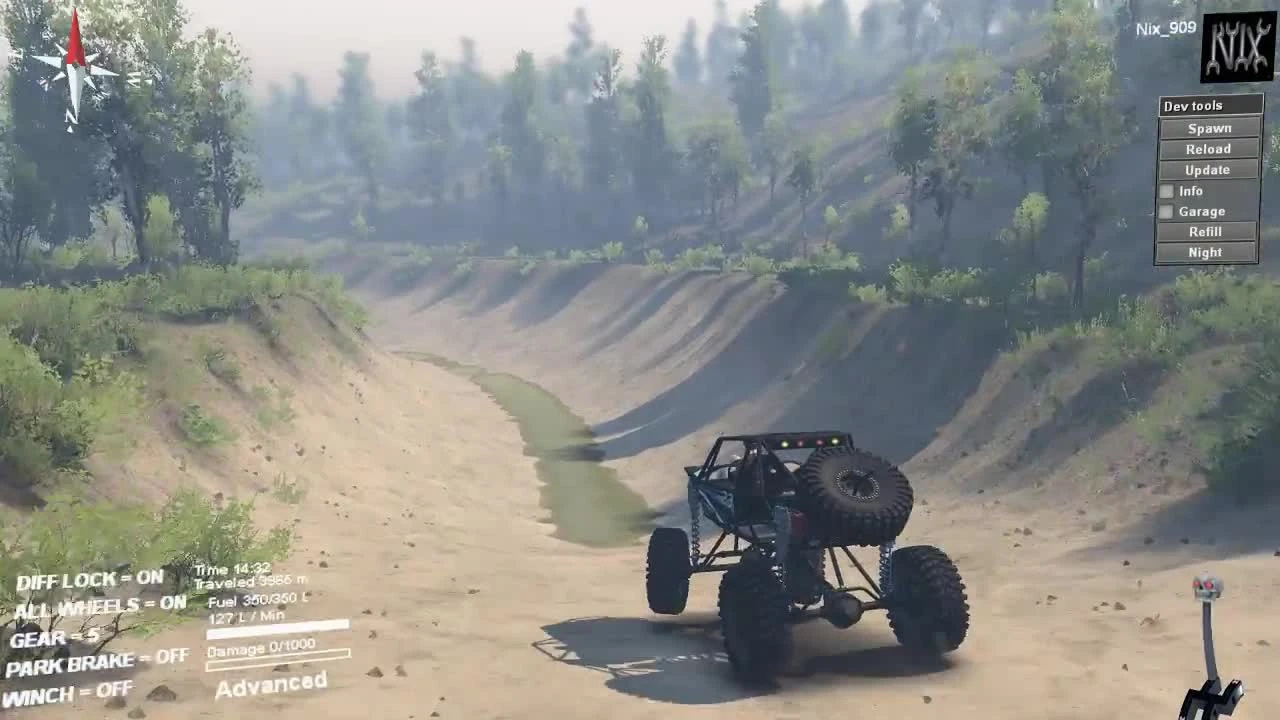Screen dimensions: 1280x720
Task: Turn ALL WHEELS off
Action: [x=100, y=606]
